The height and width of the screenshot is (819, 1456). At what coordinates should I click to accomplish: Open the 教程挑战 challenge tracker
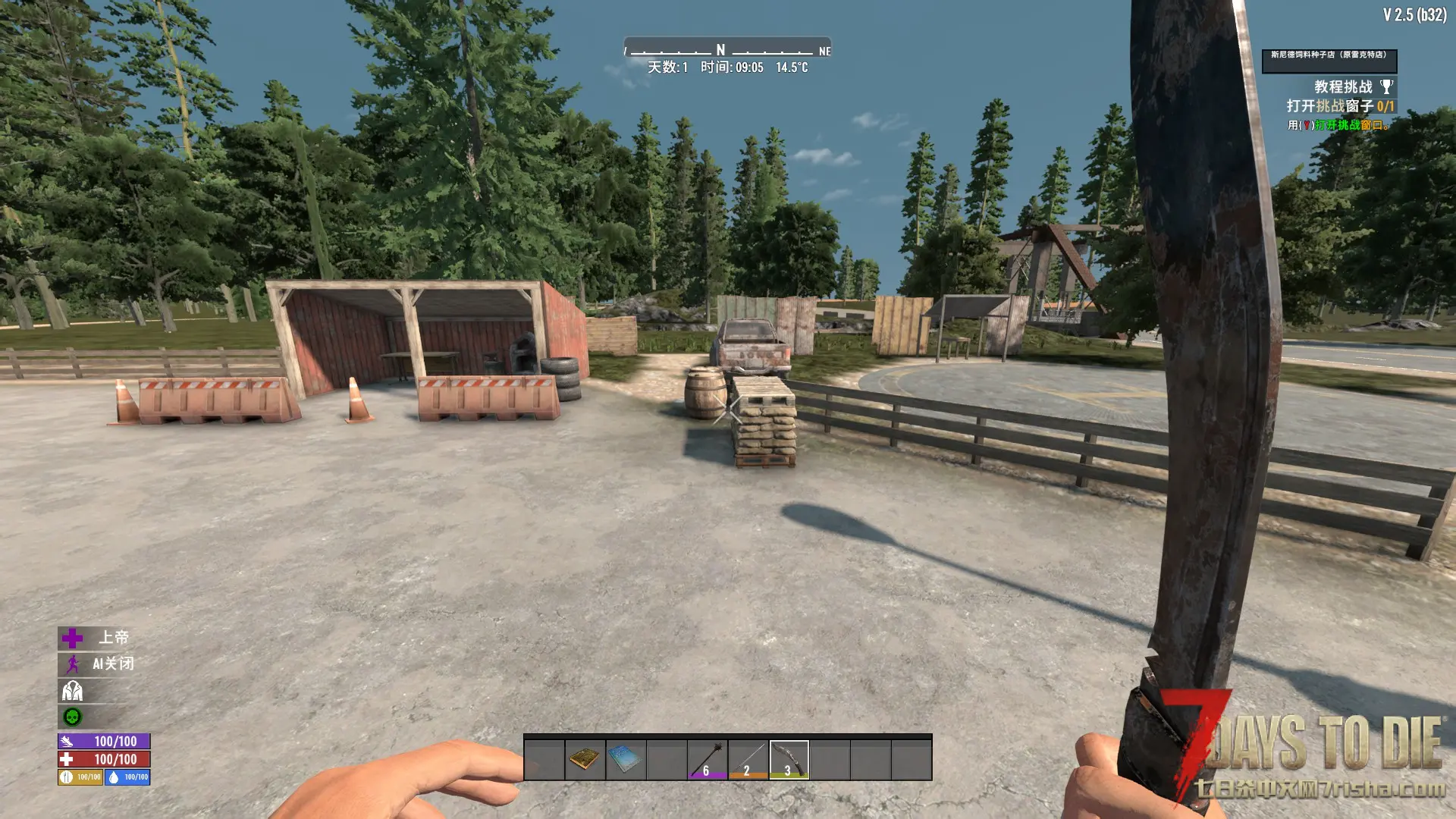pyautogui.click(x=1342, y=87)
